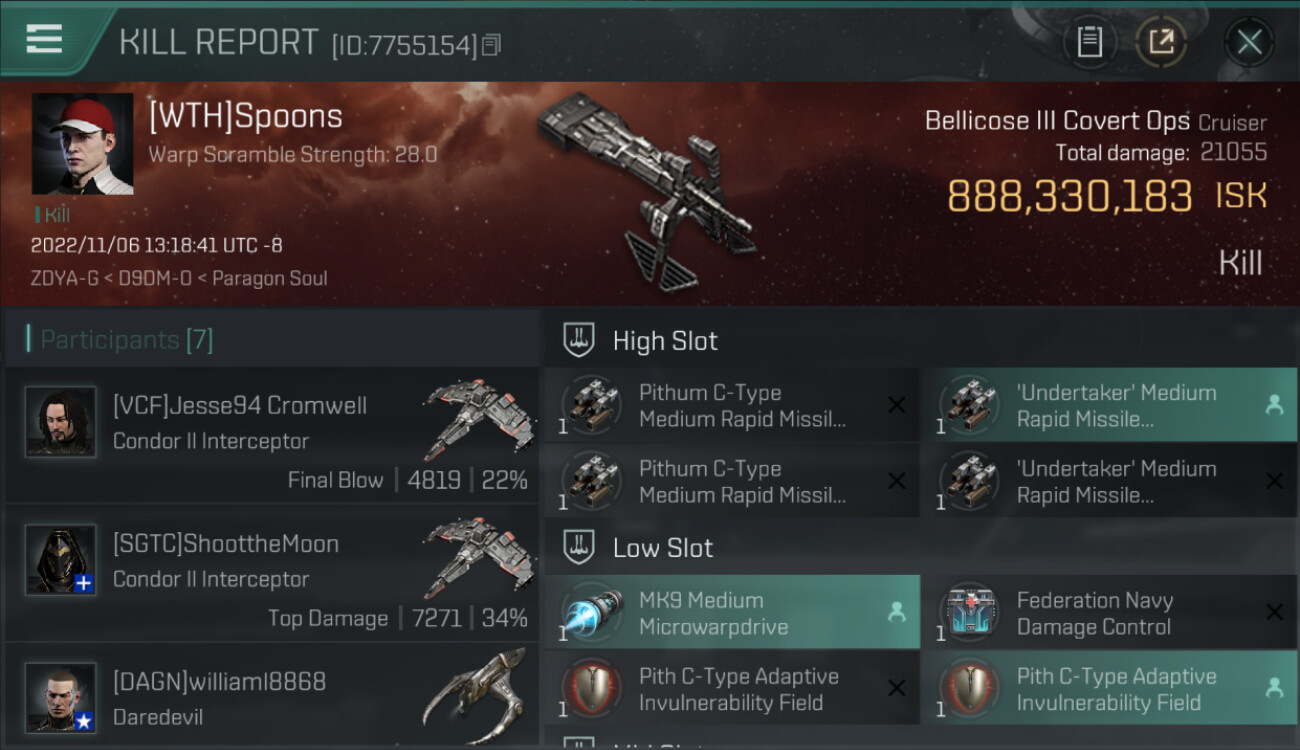Inspect the Federation Navy Damage Control module

tap(1109, 613)
